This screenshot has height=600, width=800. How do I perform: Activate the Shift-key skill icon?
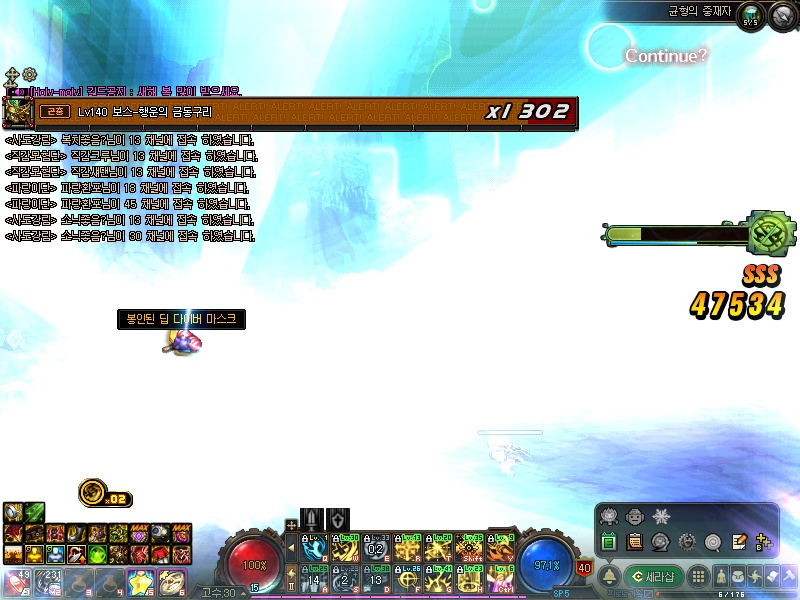(x=468, y=548)
